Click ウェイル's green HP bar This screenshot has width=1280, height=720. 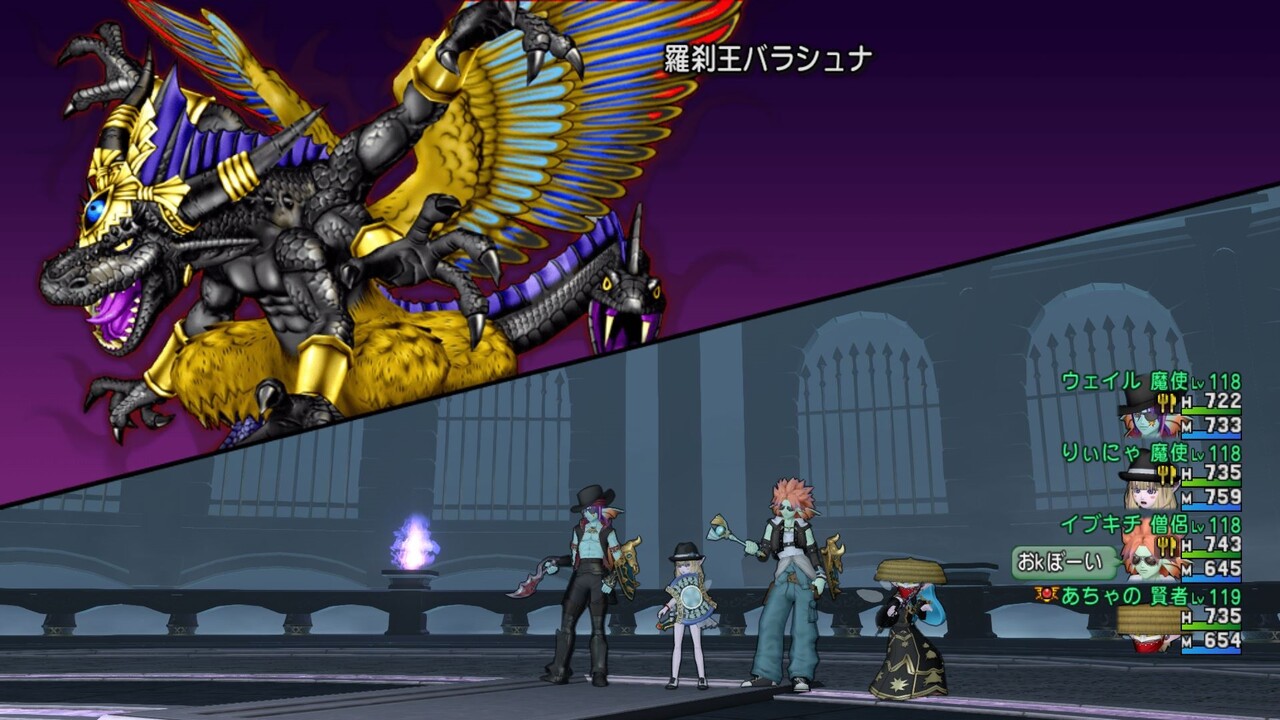pos(1212,409)
